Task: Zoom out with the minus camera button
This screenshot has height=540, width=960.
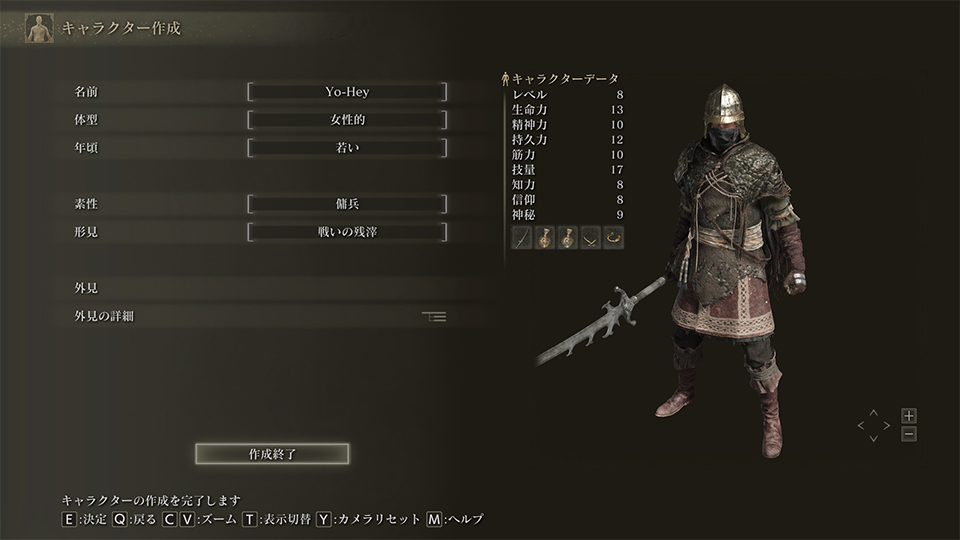Action: 908,434
